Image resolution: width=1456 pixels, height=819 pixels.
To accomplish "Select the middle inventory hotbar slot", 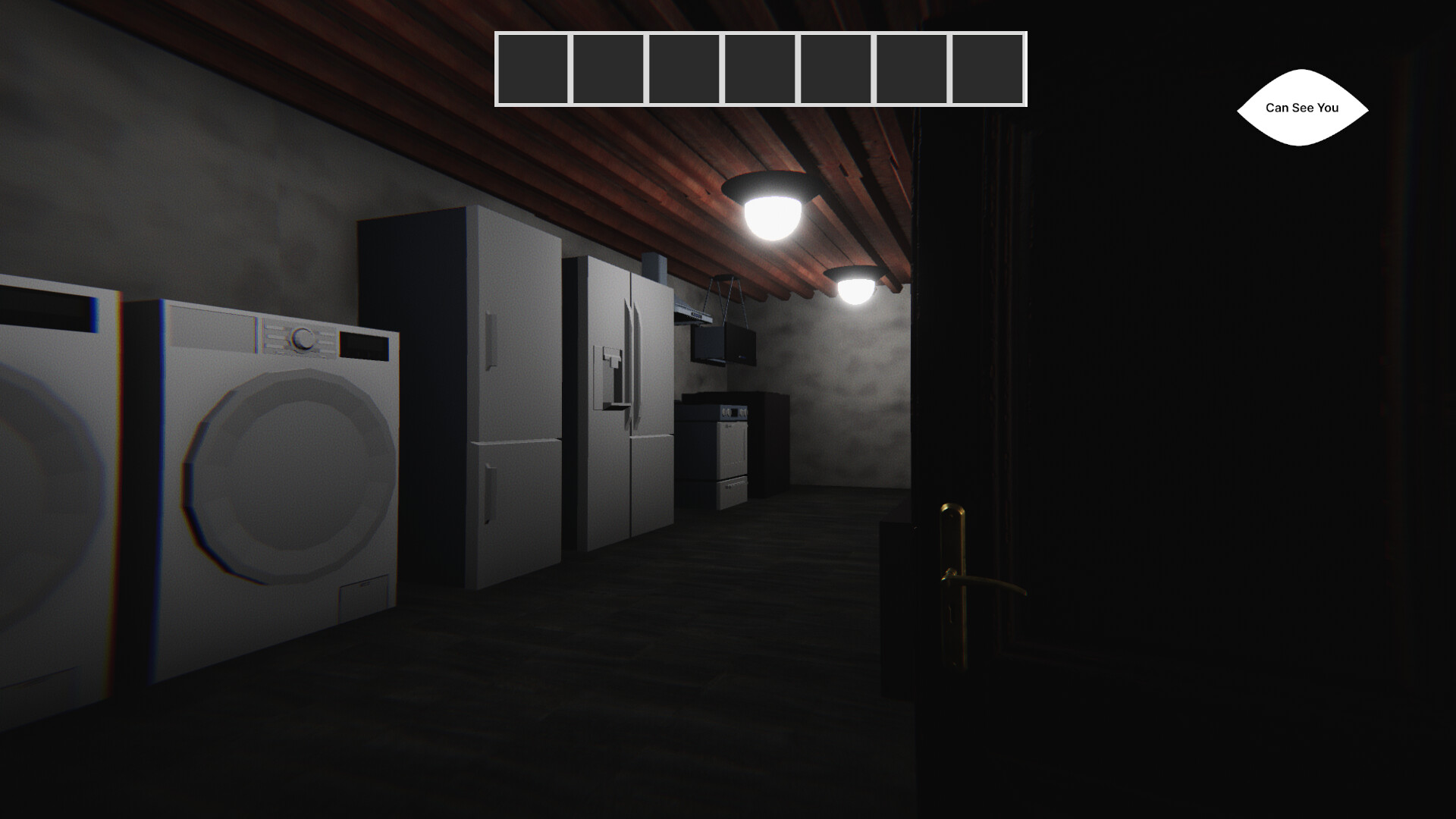I will pyautogui.click(x=760, y=68).
